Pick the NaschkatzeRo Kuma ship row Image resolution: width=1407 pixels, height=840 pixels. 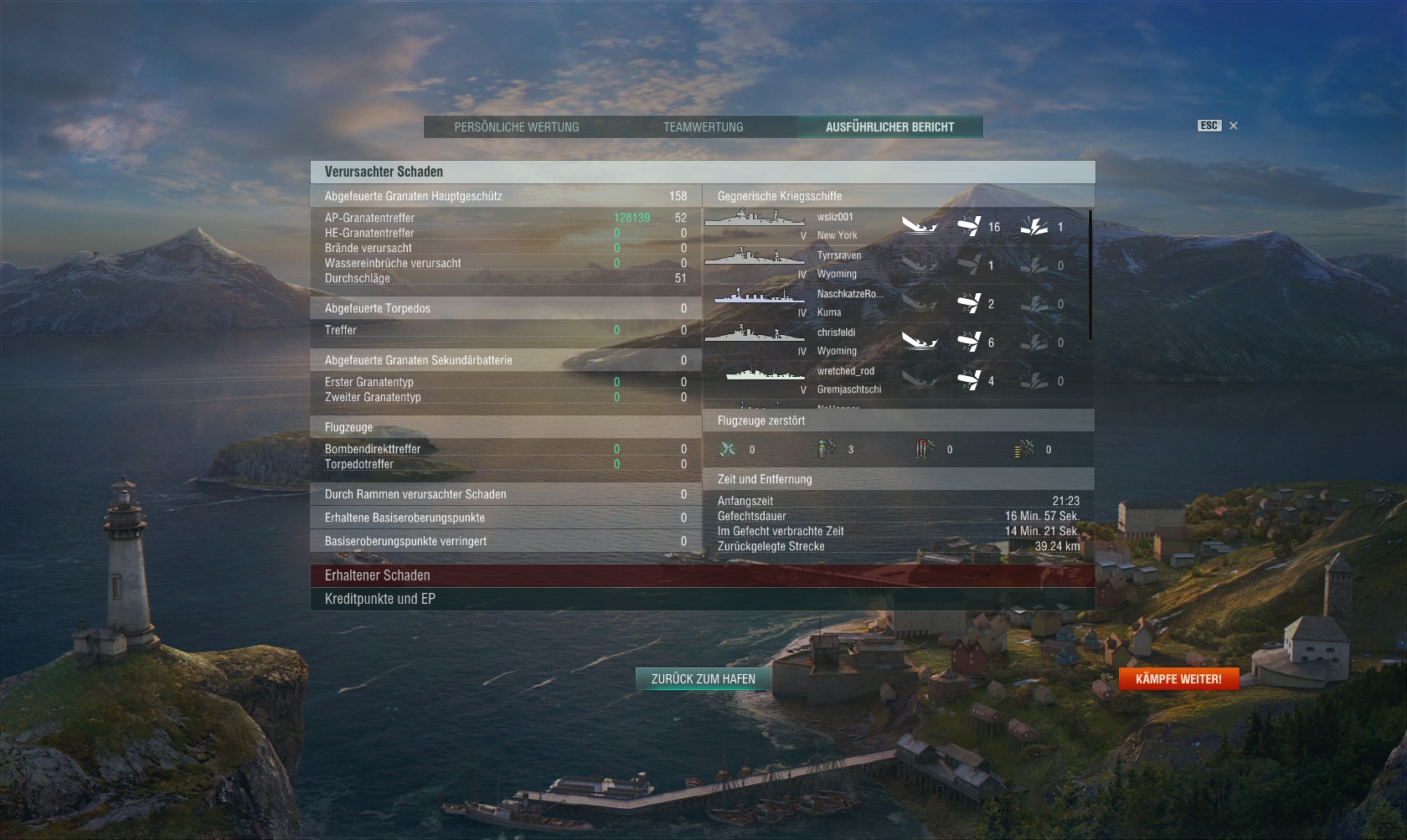coord(894,303)
